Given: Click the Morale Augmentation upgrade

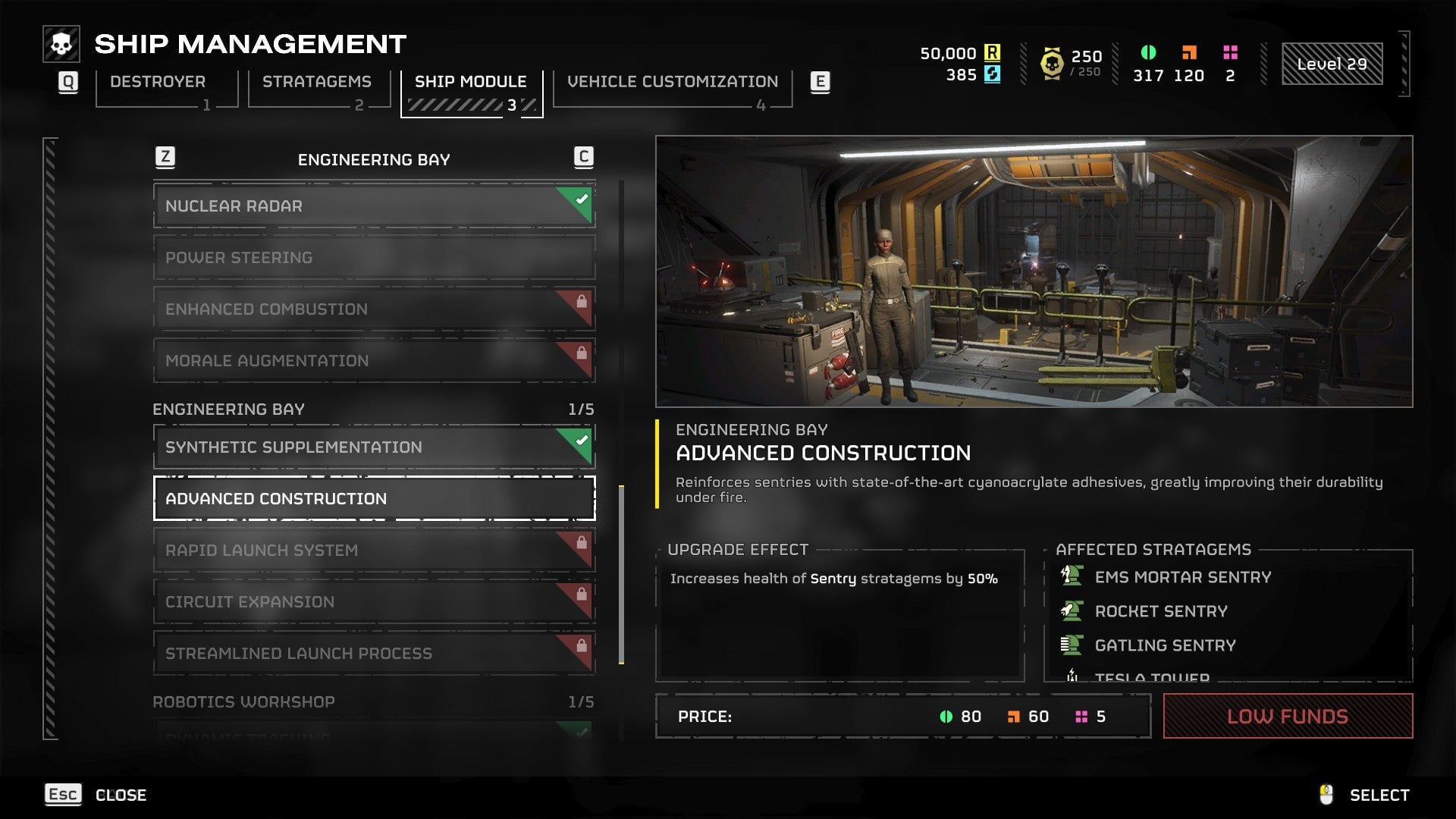Looking at the screenshot, I should click(374, 361).
